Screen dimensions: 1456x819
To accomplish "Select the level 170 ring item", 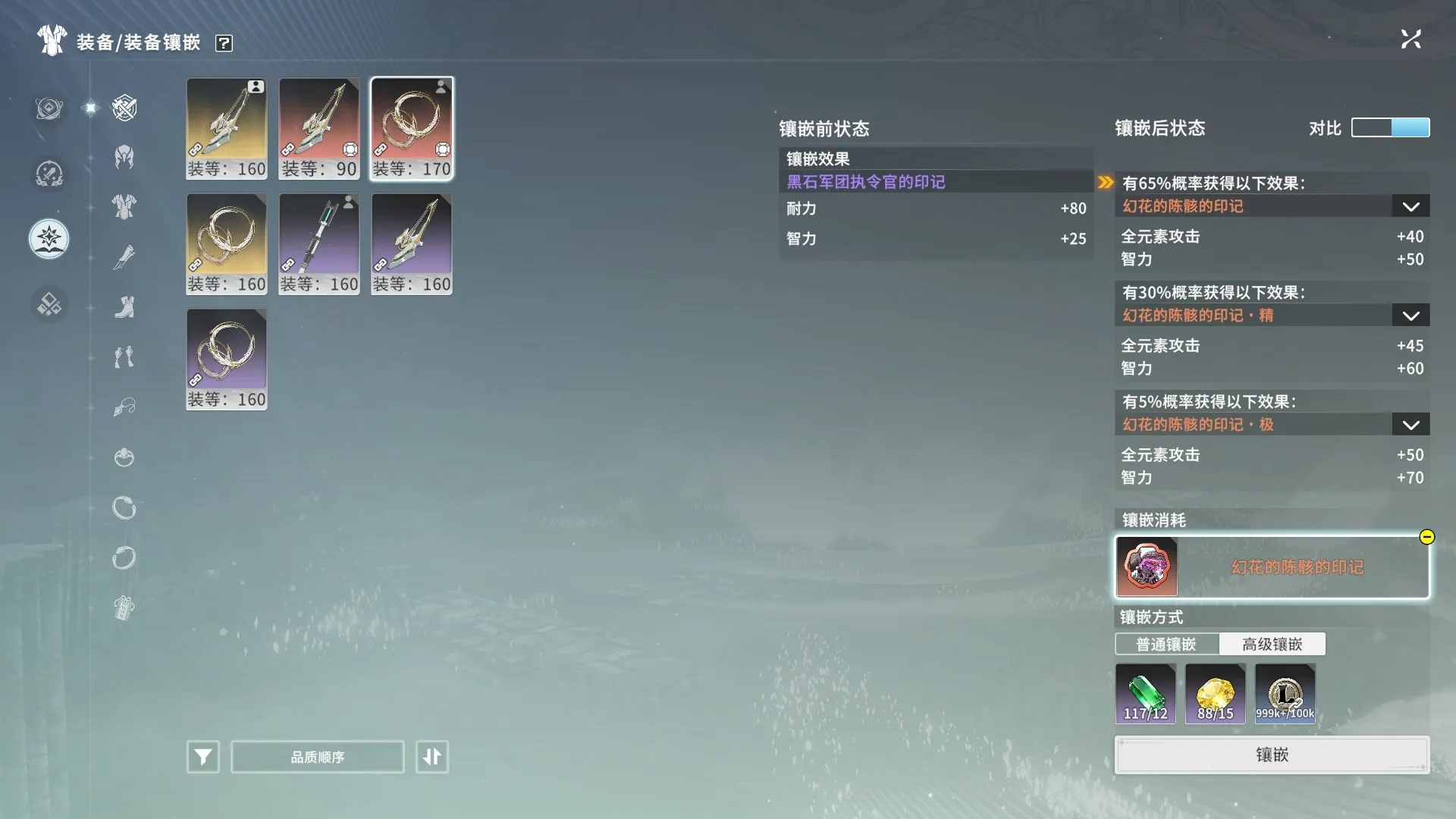I will click(x=412, y=128).
